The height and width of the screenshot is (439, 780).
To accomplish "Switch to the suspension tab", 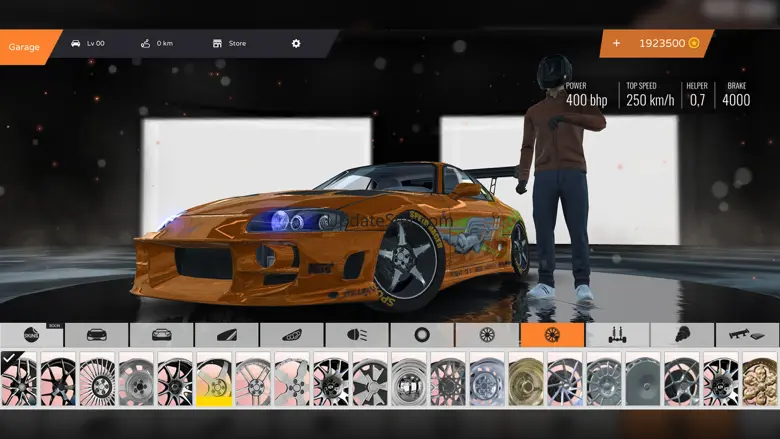I will pos(617,335).
